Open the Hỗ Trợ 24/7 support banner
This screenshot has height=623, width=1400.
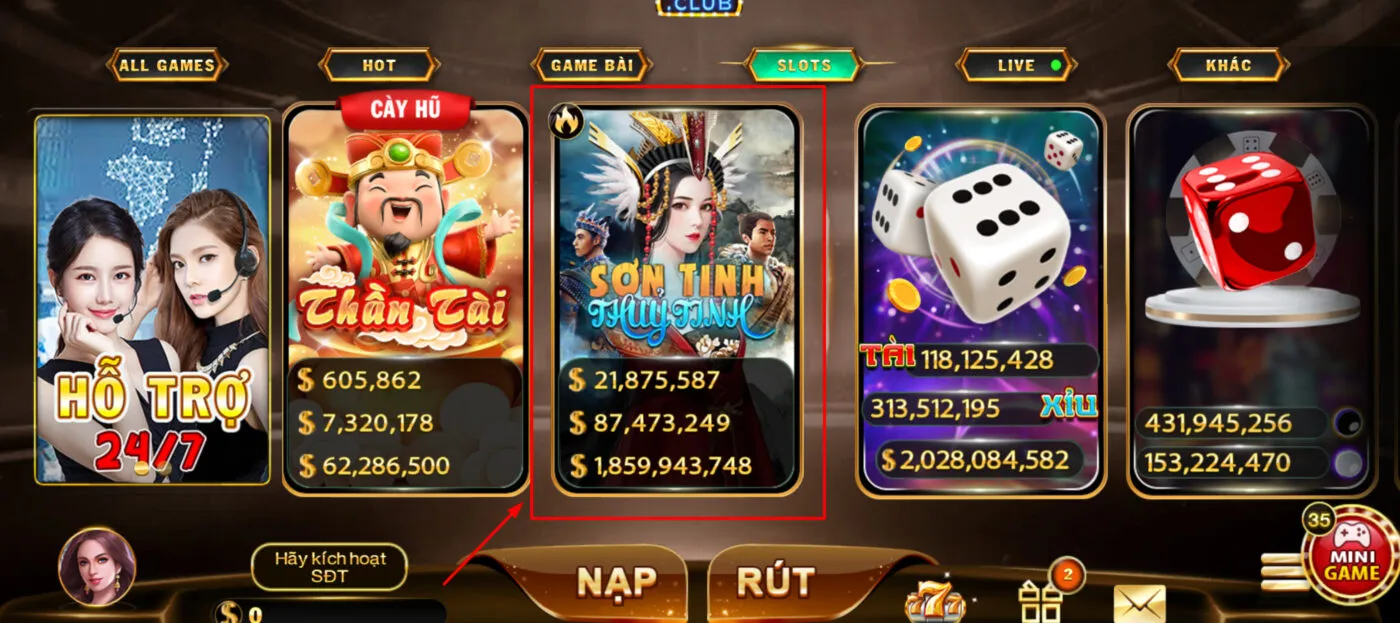[x=153, y=300]
